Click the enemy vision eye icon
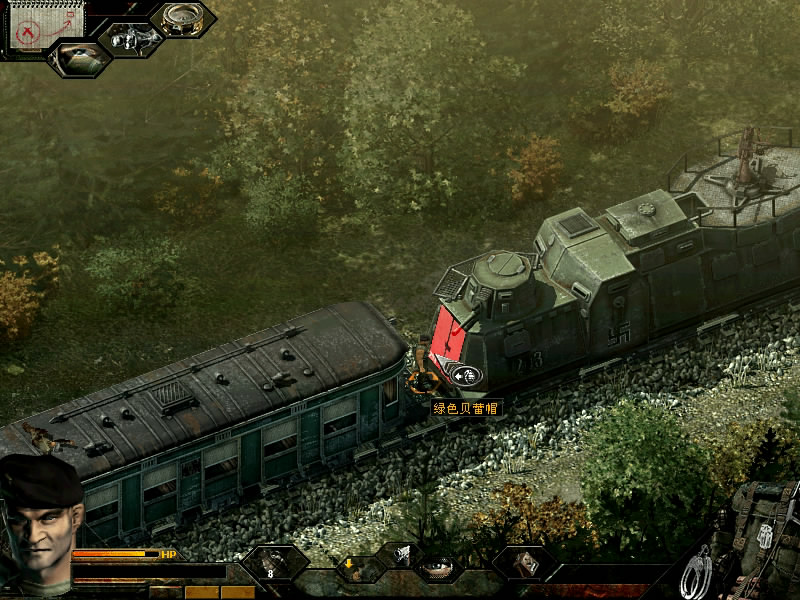800x600 pixels. (79, 57)
